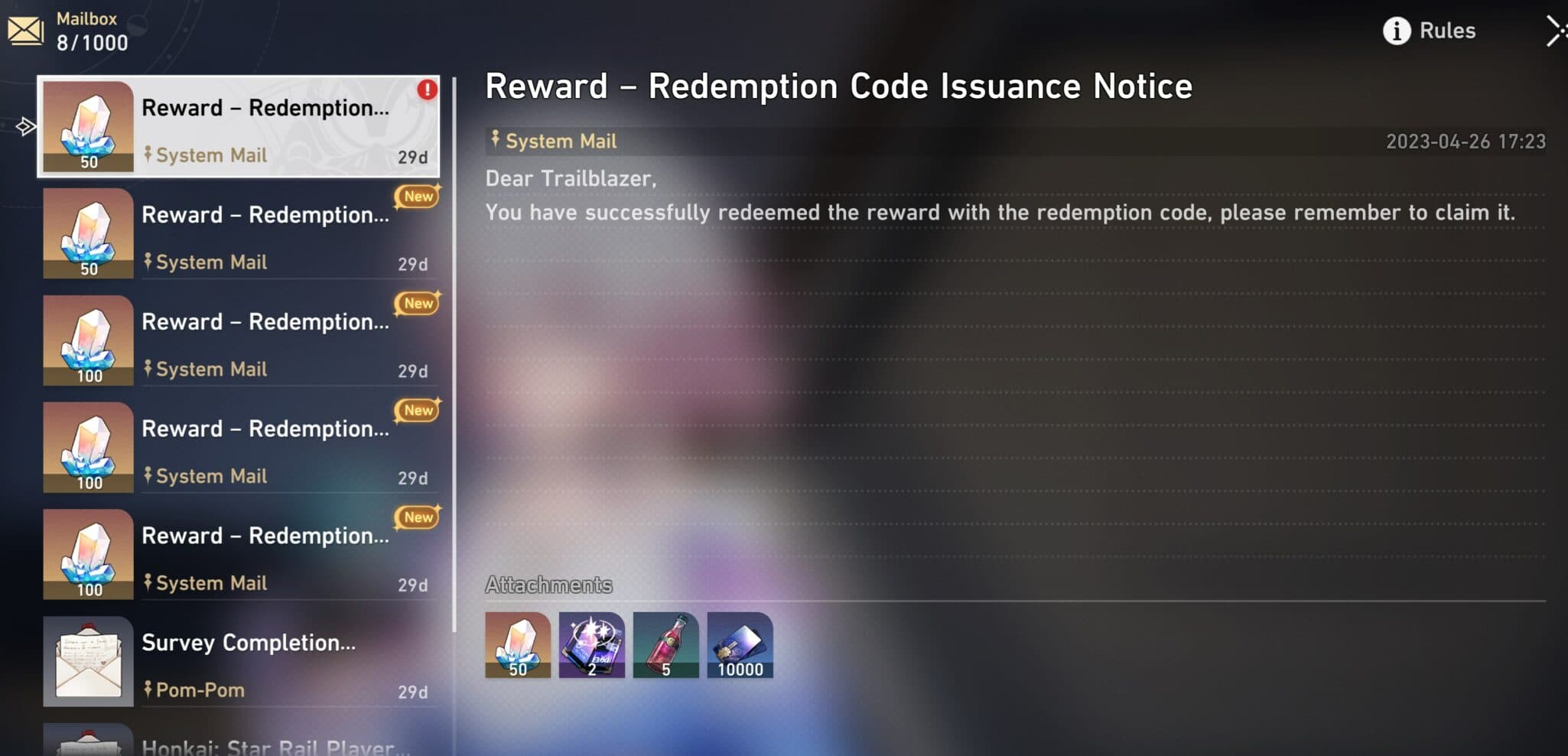Click the Pom-Pom letter envelope thumbnail

point(88,660)
